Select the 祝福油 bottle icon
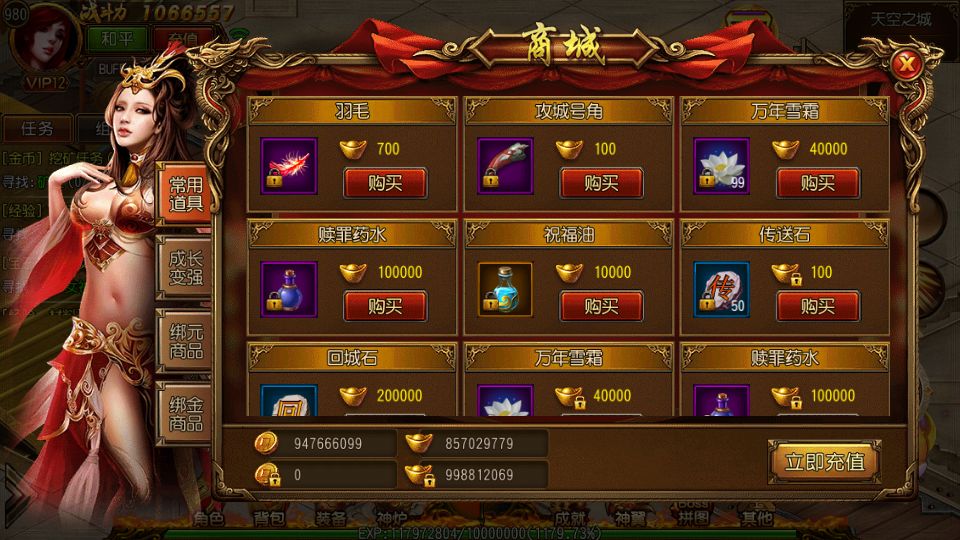This screenshot has width=960, height=540. point(505,289)
